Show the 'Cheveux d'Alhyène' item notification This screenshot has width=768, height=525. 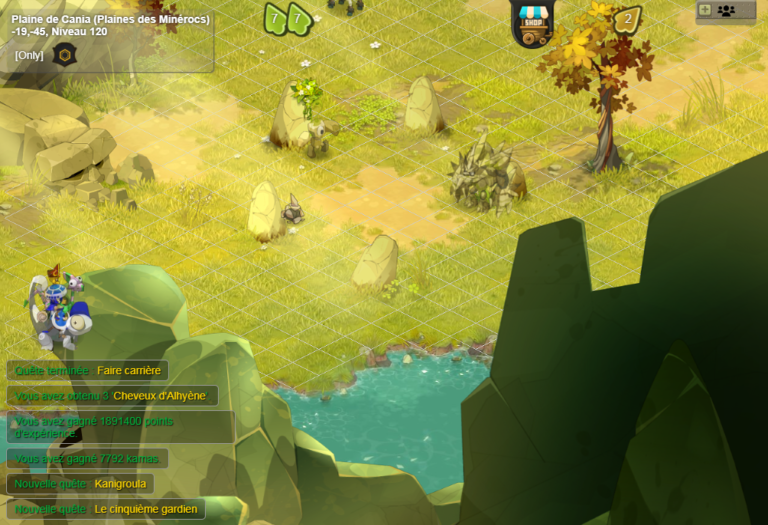pyautogui.click(x=111, y=396)
